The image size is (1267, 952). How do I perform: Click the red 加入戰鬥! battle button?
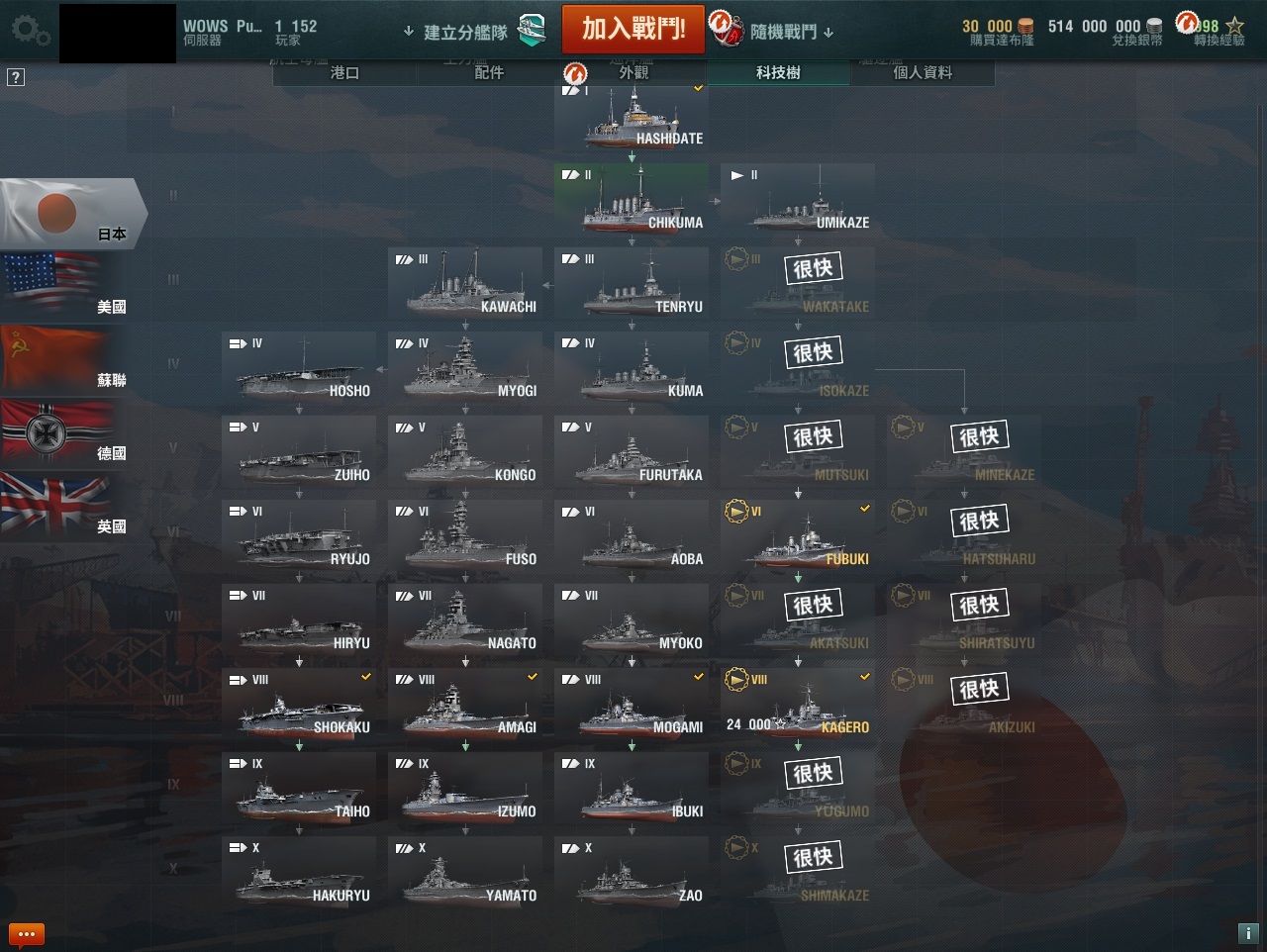pos(633,29)
